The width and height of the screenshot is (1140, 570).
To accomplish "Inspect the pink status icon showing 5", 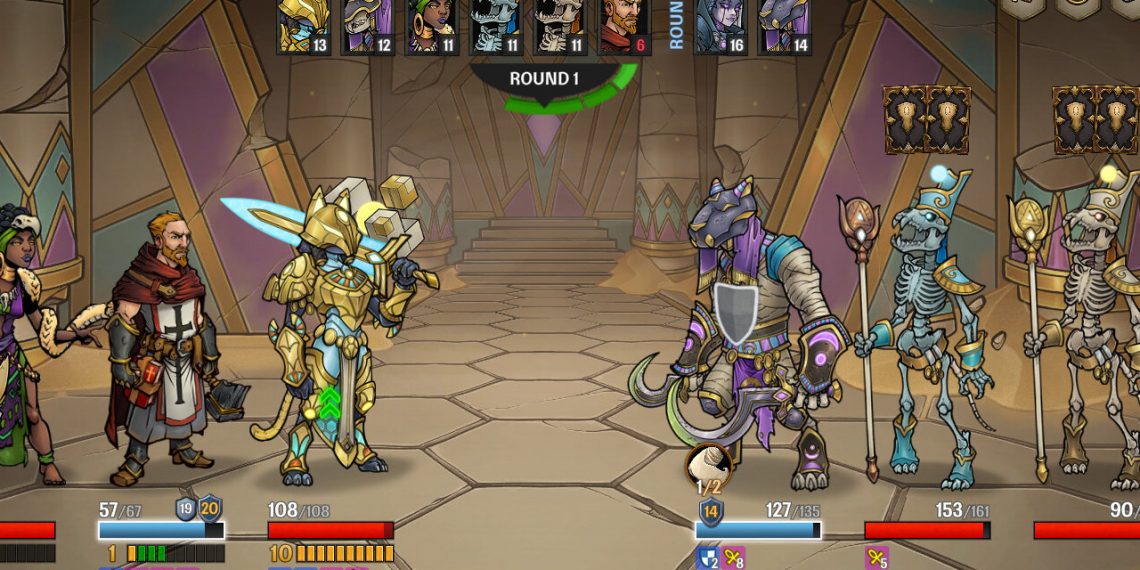I will coord(876,557).
